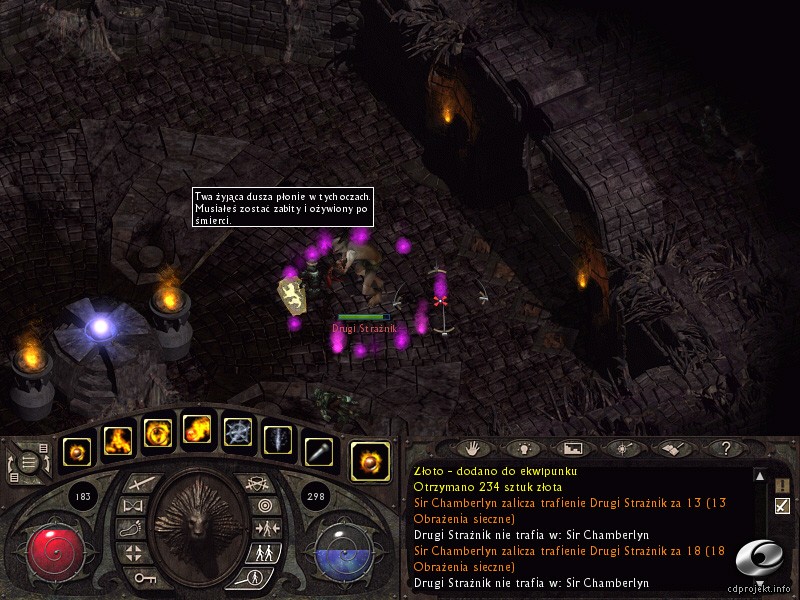
Task: Click the large active fire orb spell slot
Action: (x=370, y=461)
